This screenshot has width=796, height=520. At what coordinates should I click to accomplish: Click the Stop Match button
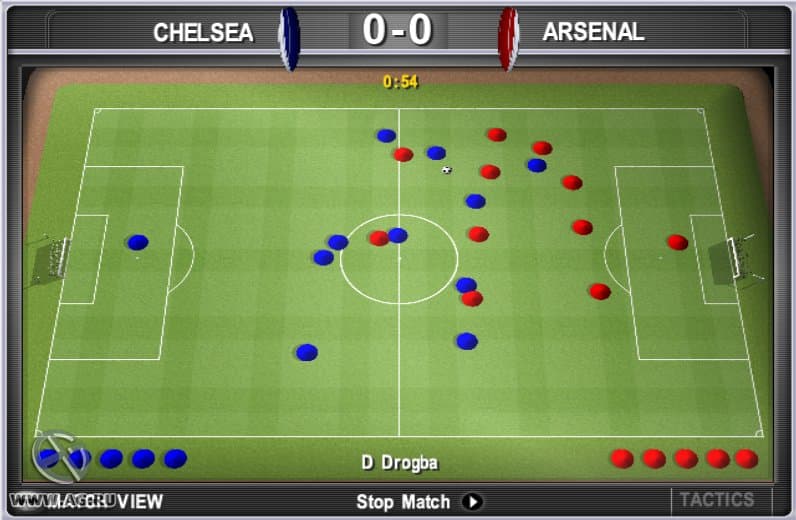418,501
